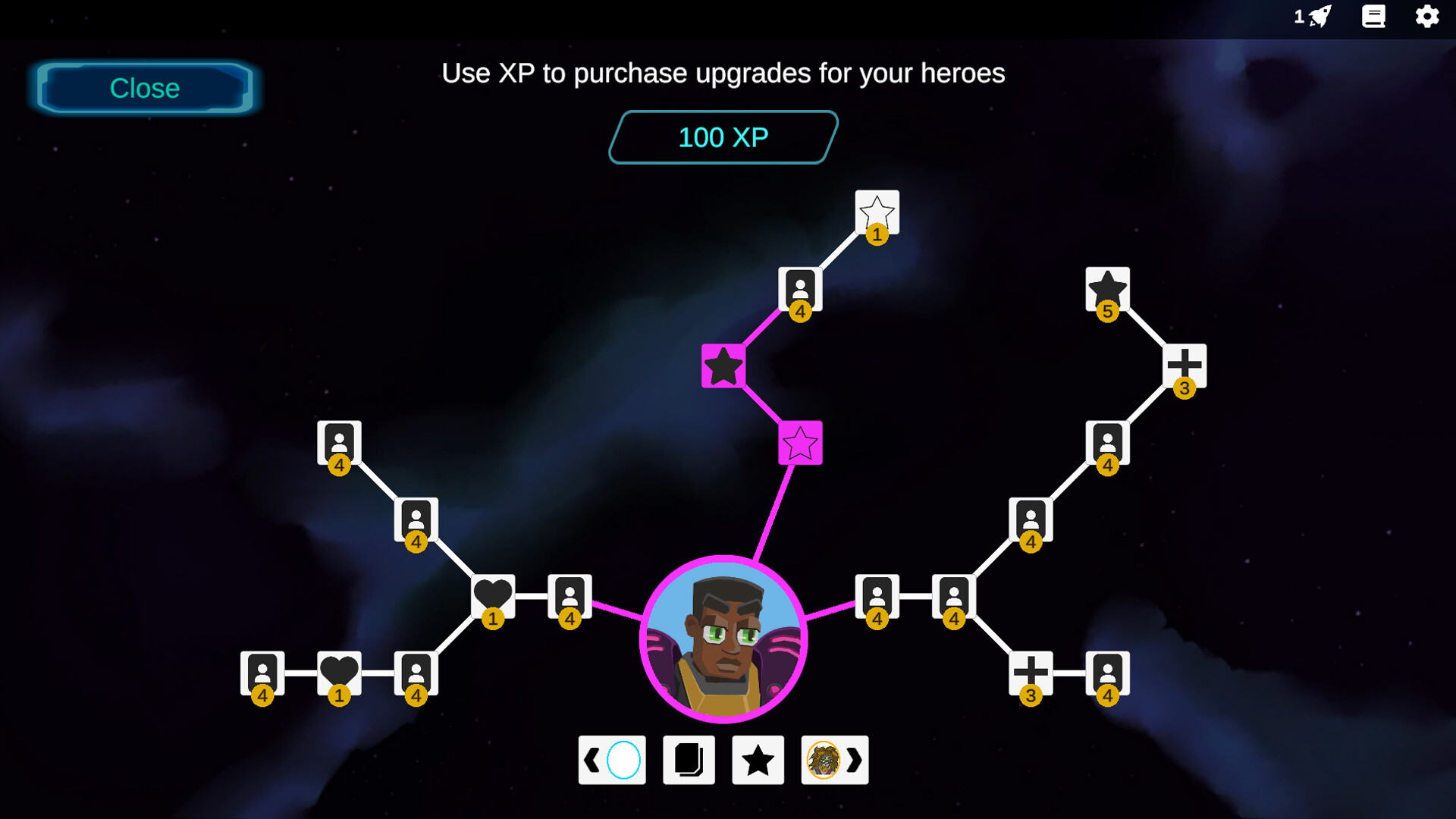Select the plus upgrade node costing 3

(1183, 366)
